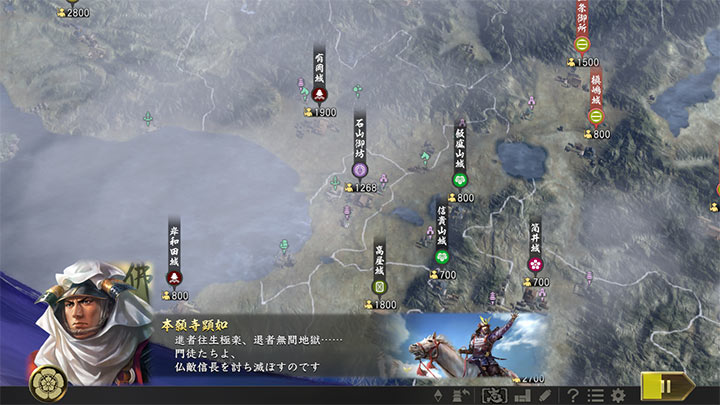The width and height of the screenshot is (720, 405).
Task: Select the 高屋城 castle marker
Action: 379,286
